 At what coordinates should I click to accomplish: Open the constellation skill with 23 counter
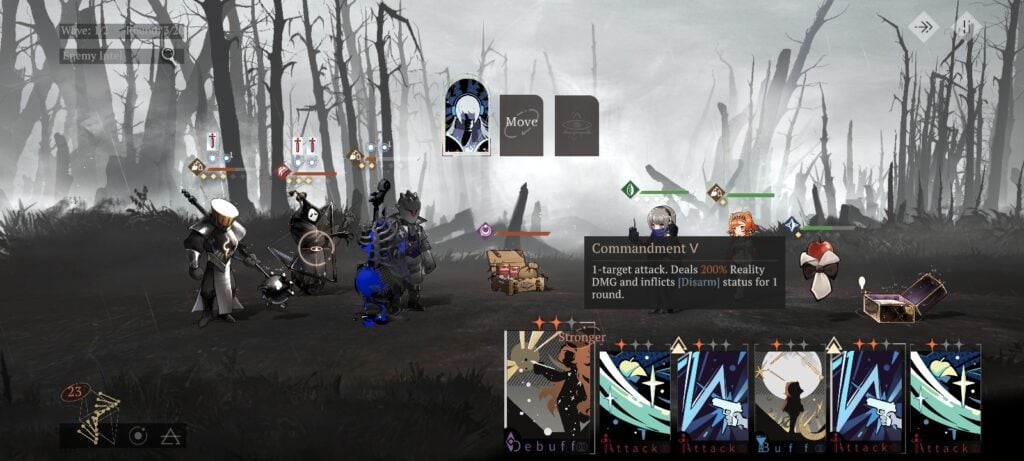tap(95, 410)
